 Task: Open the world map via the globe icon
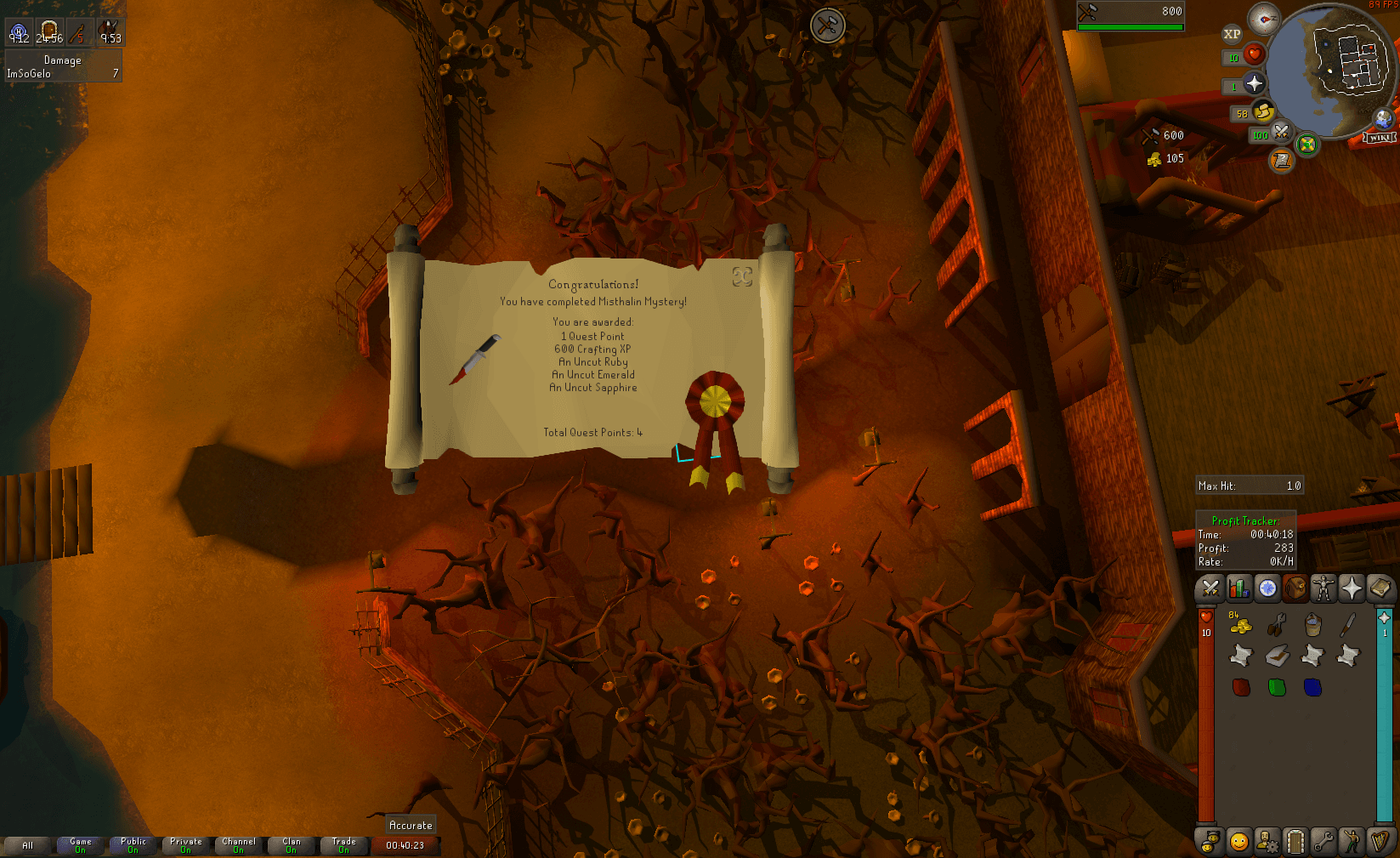click(x=1382, y=118)
